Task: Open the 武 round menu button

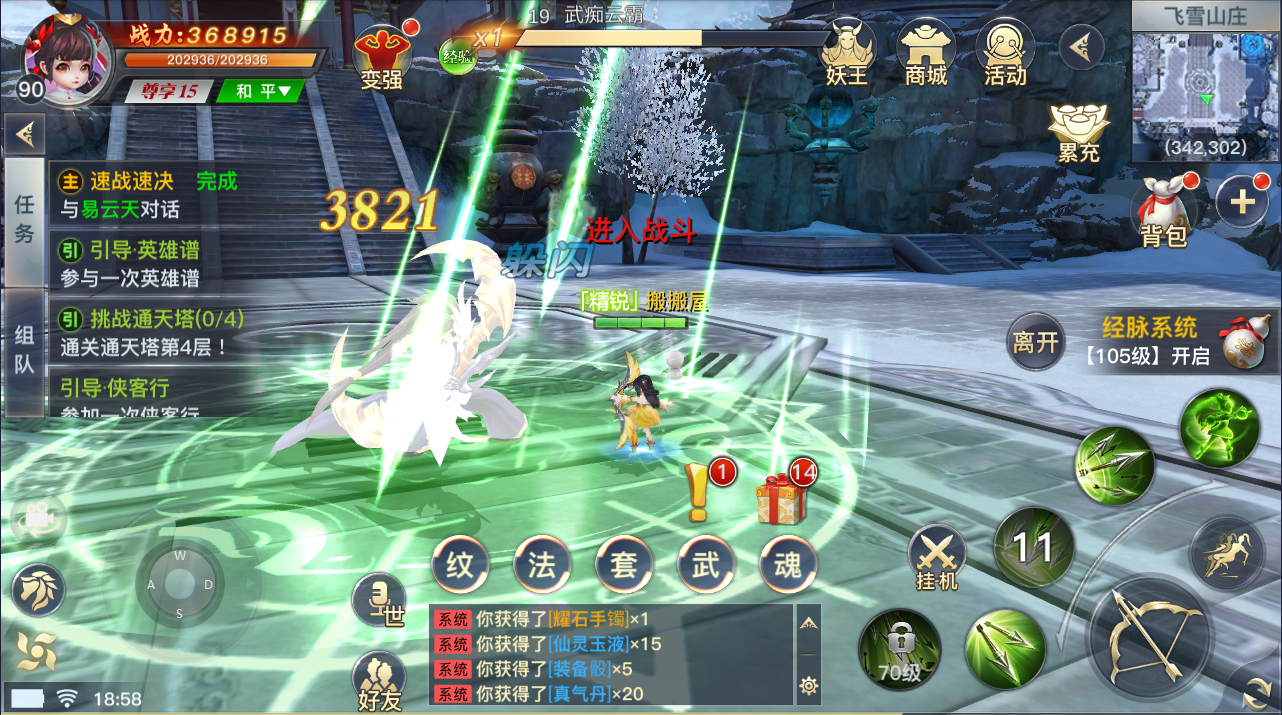Action: click(706, 565)
